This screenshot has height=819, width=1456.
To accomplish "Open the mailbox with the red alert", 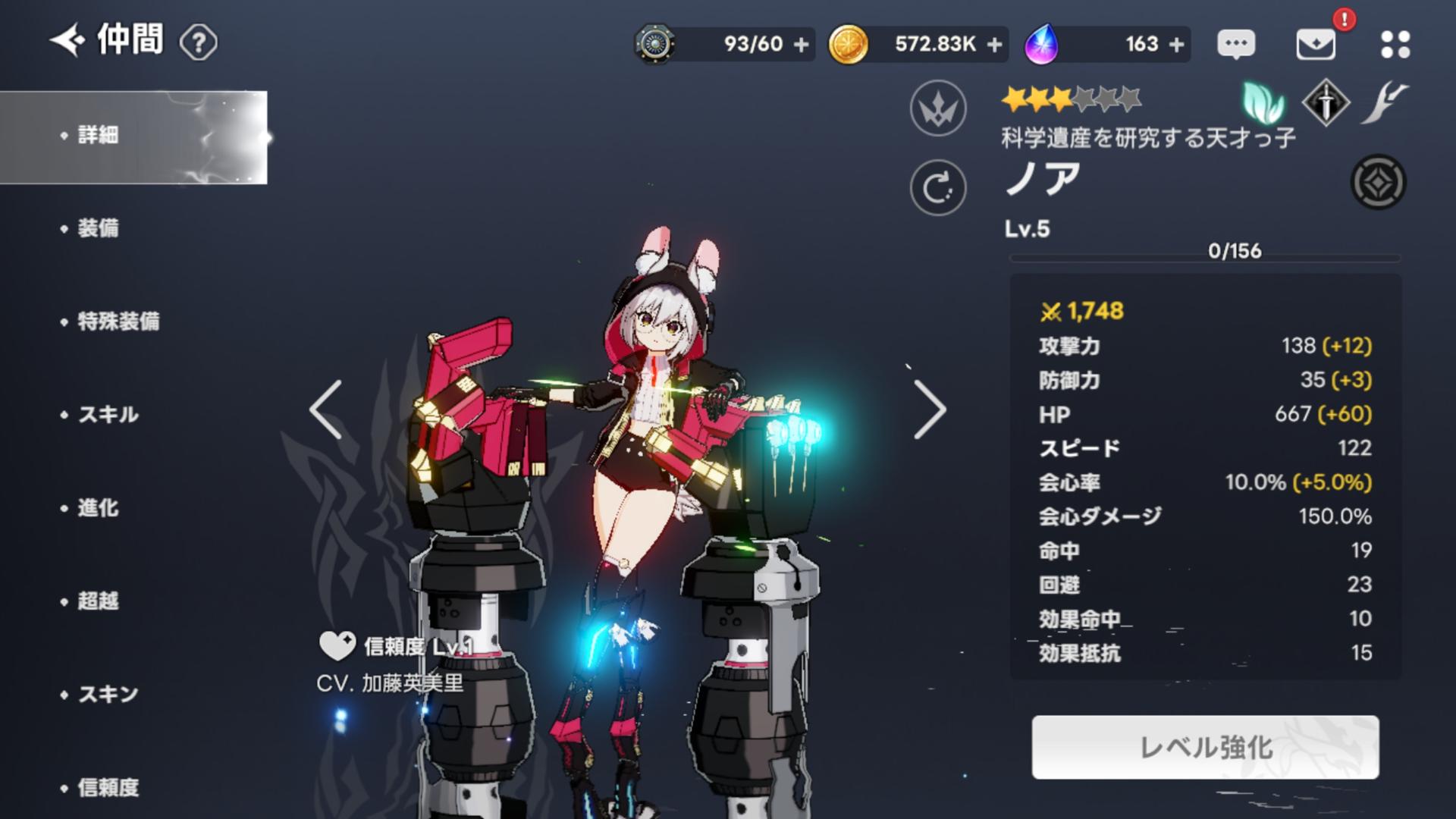I will (1316, 44).
